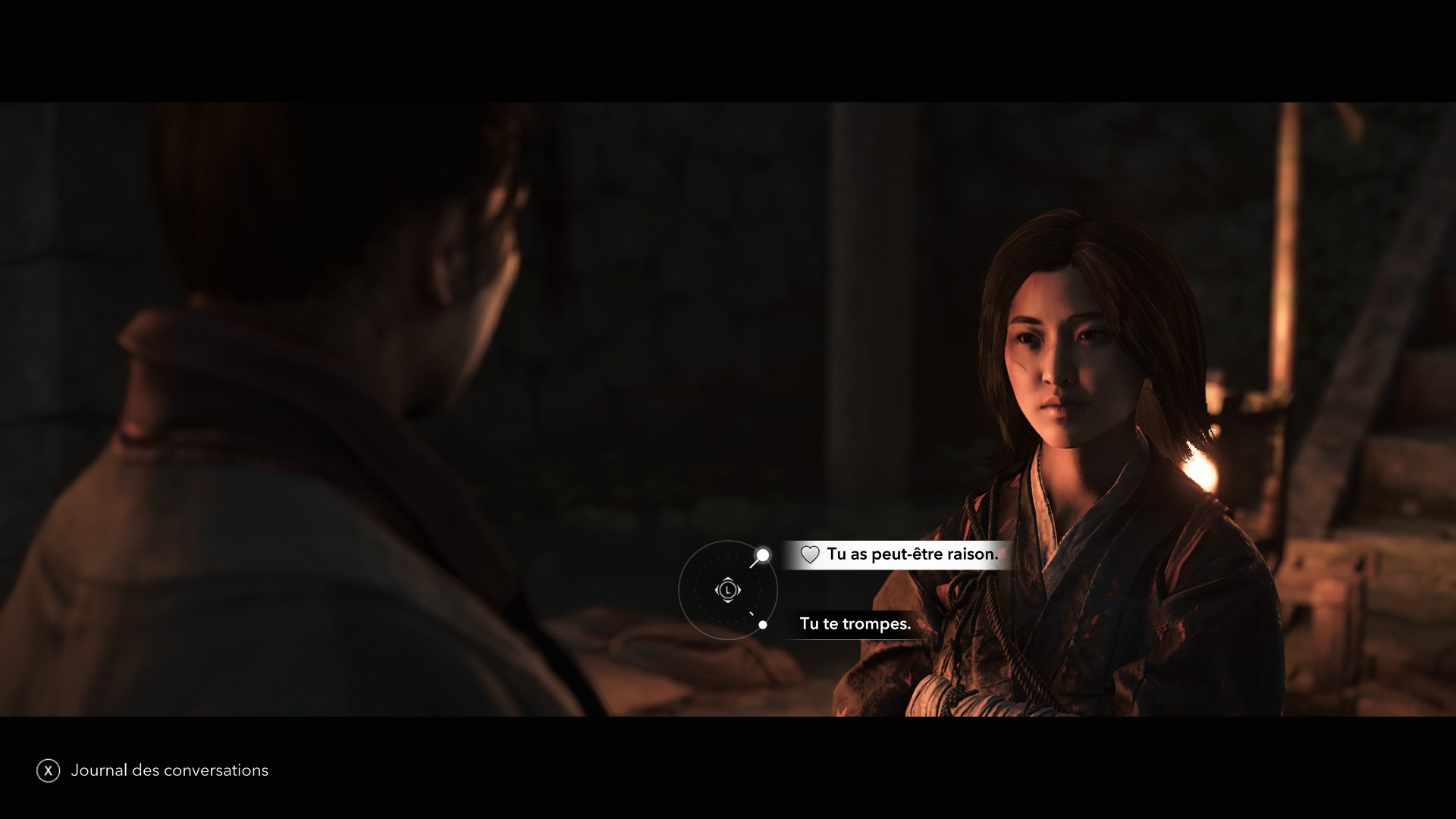This screenshot has height=819, width=1456.
Task: Click the left stick (L) icon in the wheel
Action: 728,590
